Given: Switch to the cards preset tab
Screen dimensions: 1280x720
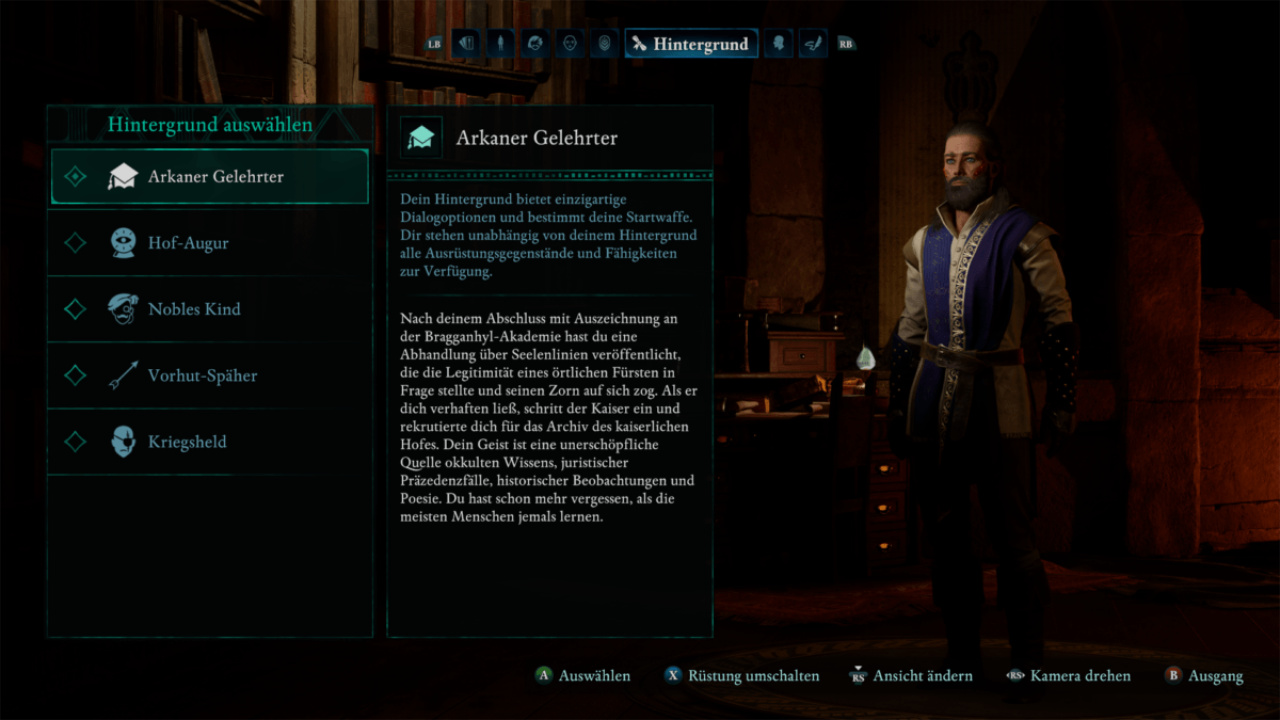Looking at the screenshot, I should pyautogui.click(x=466, y=44).
